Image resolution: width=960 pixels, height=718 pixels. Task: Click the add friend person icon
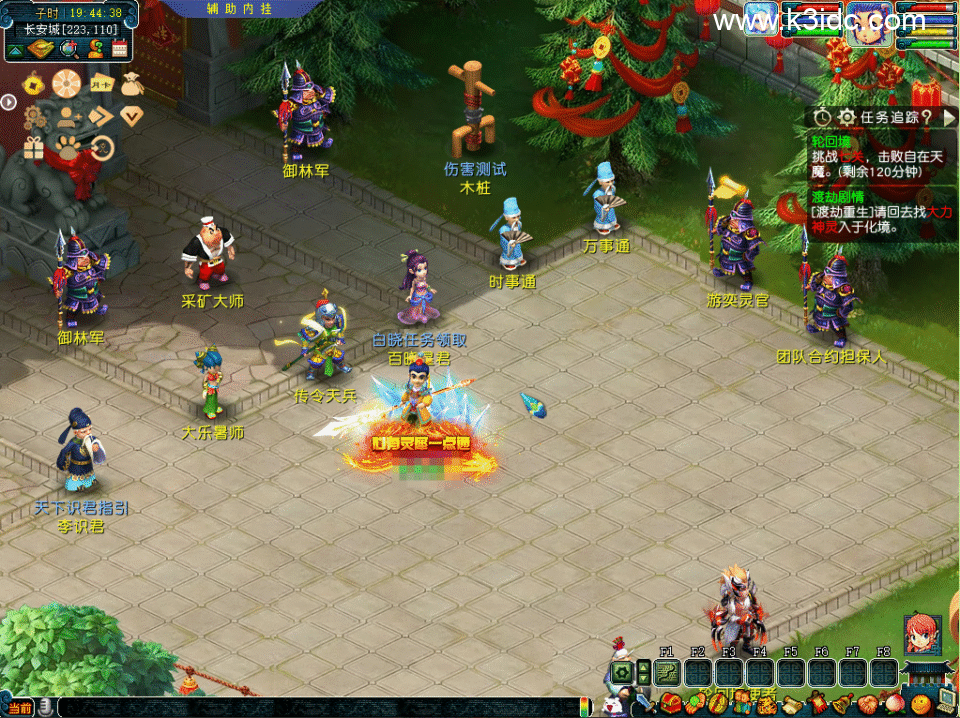point(67,116)
